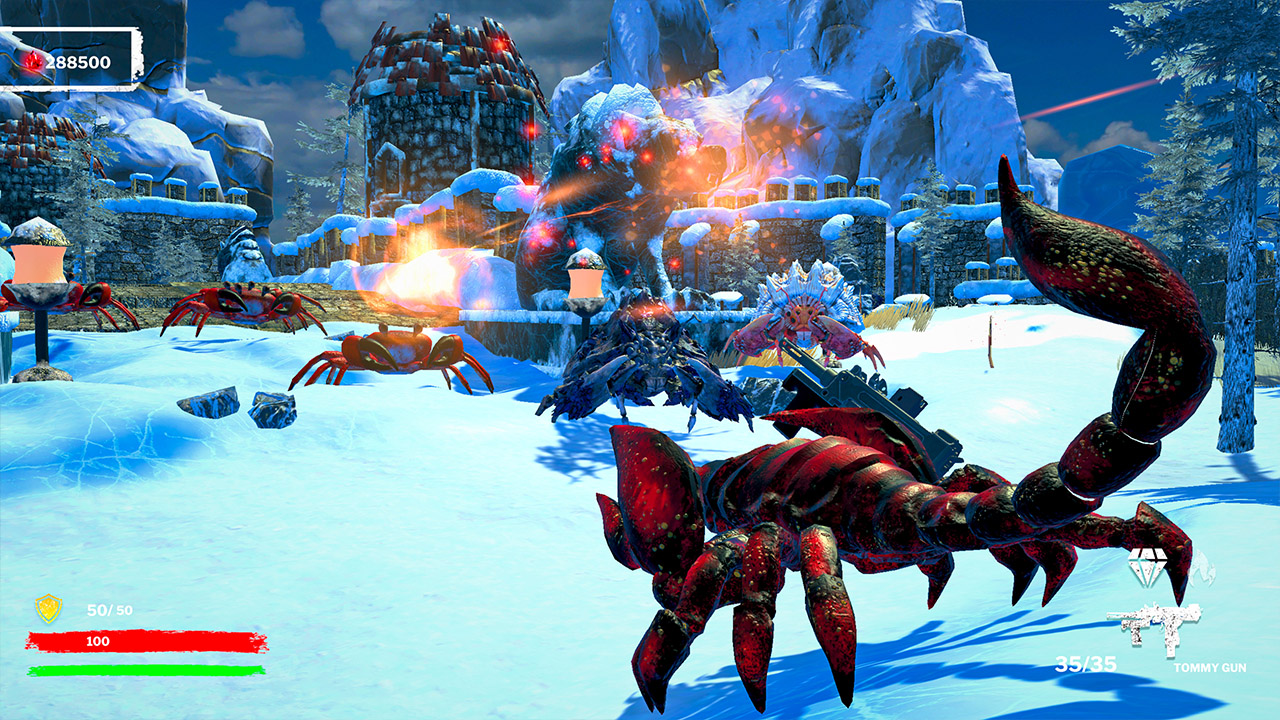
Task: Click the red gem currency icon
Action: pos(31,61)
